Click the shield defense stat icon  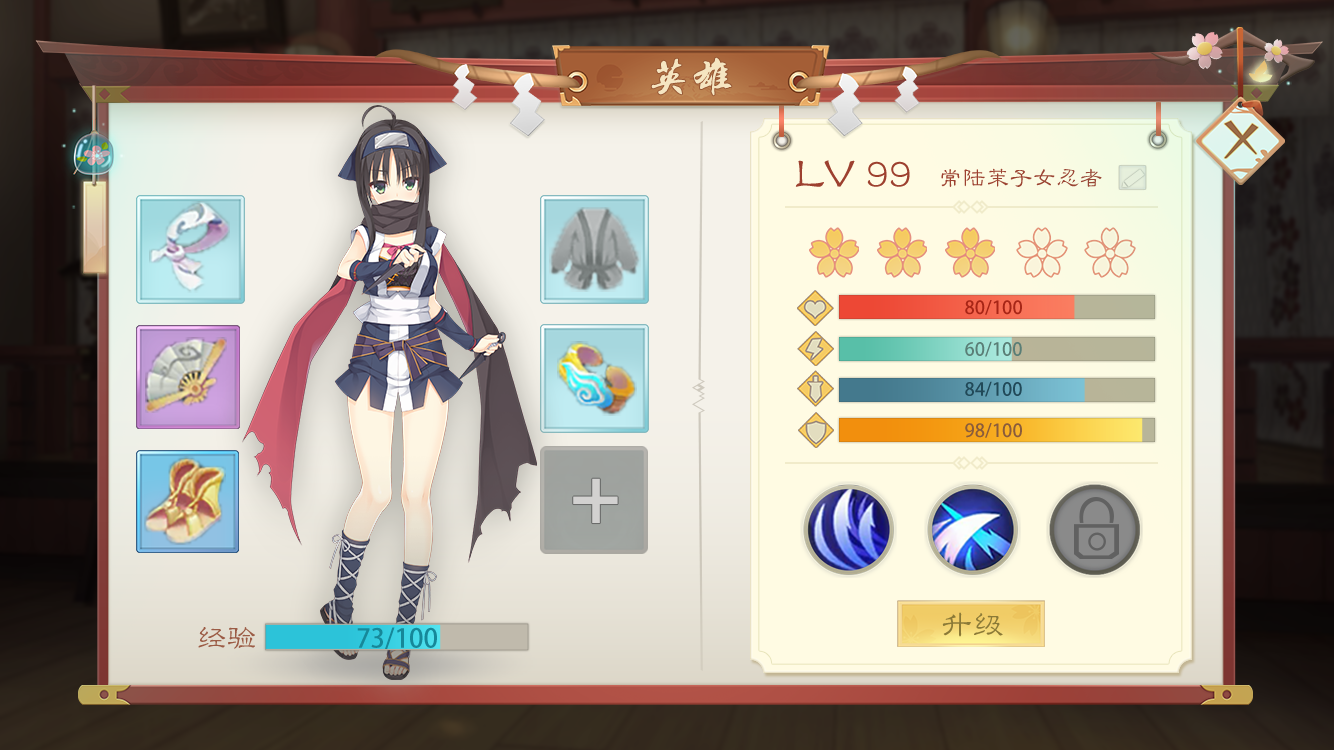(x=814, y=430)
